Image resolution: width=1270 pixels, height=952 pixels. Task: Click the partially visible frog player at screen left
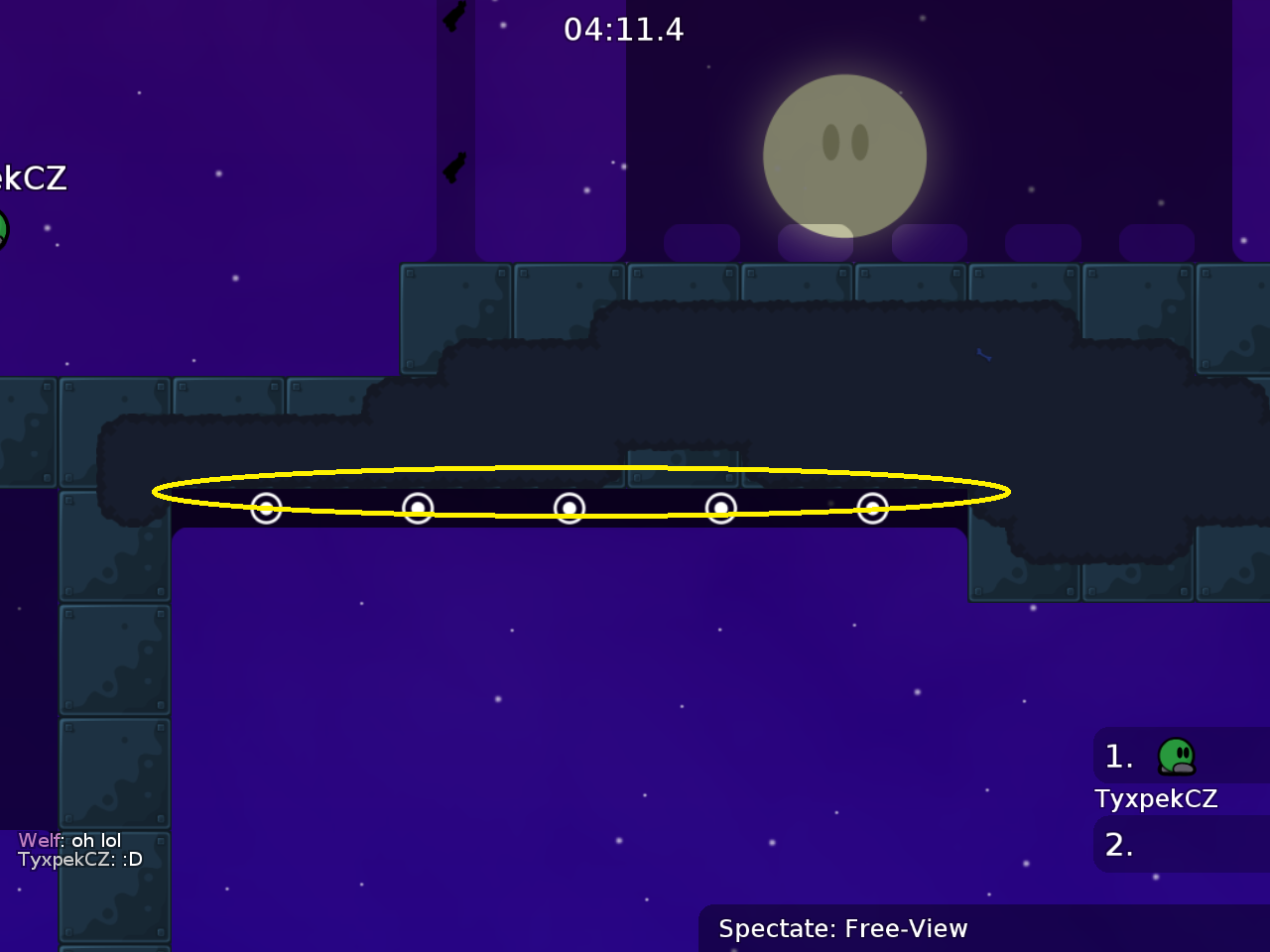tap(5, 230)
